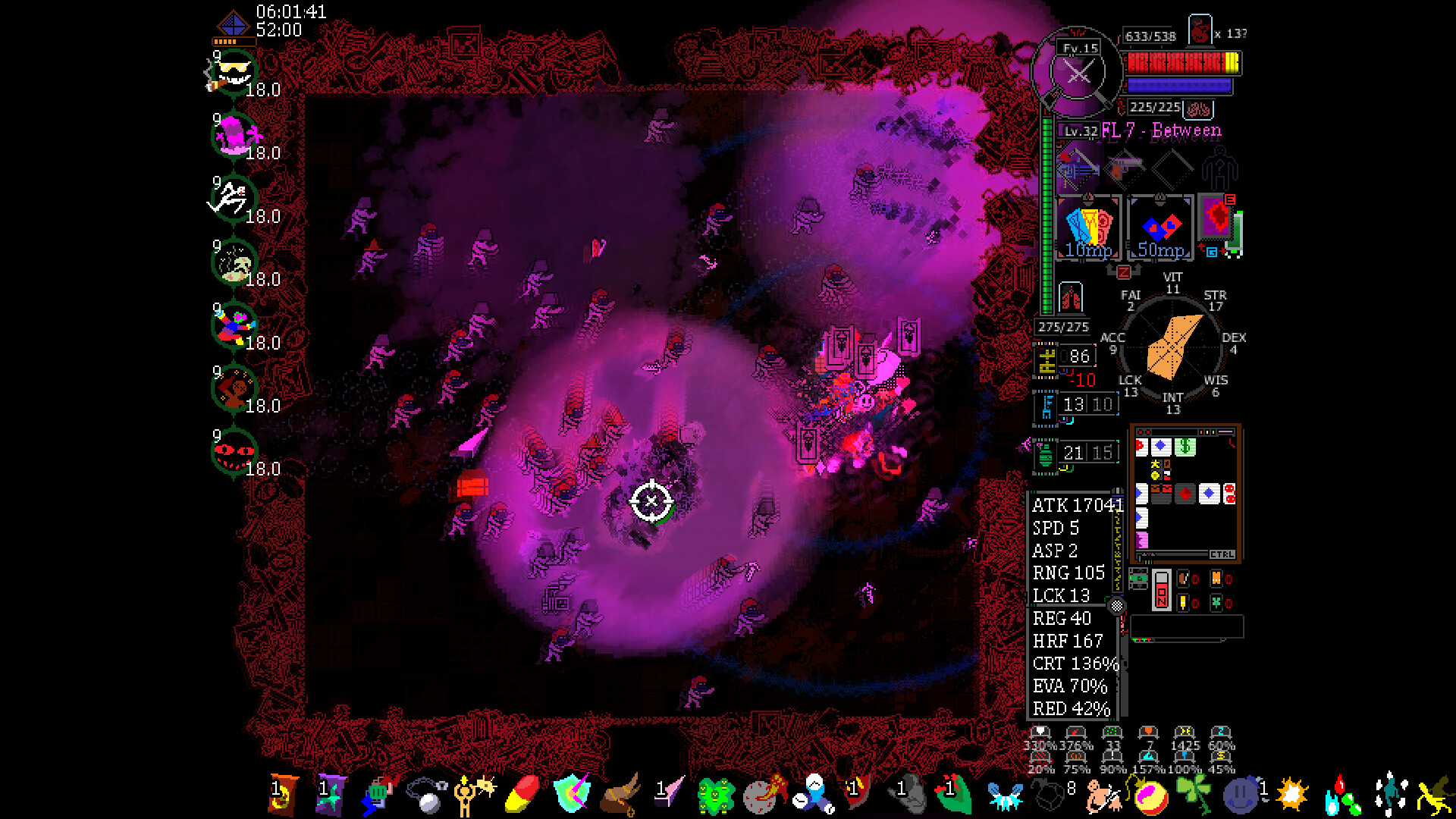Click the white running figure buff icon
The height and width of the screenshot is (819, 1456).
tap(229, 200)
